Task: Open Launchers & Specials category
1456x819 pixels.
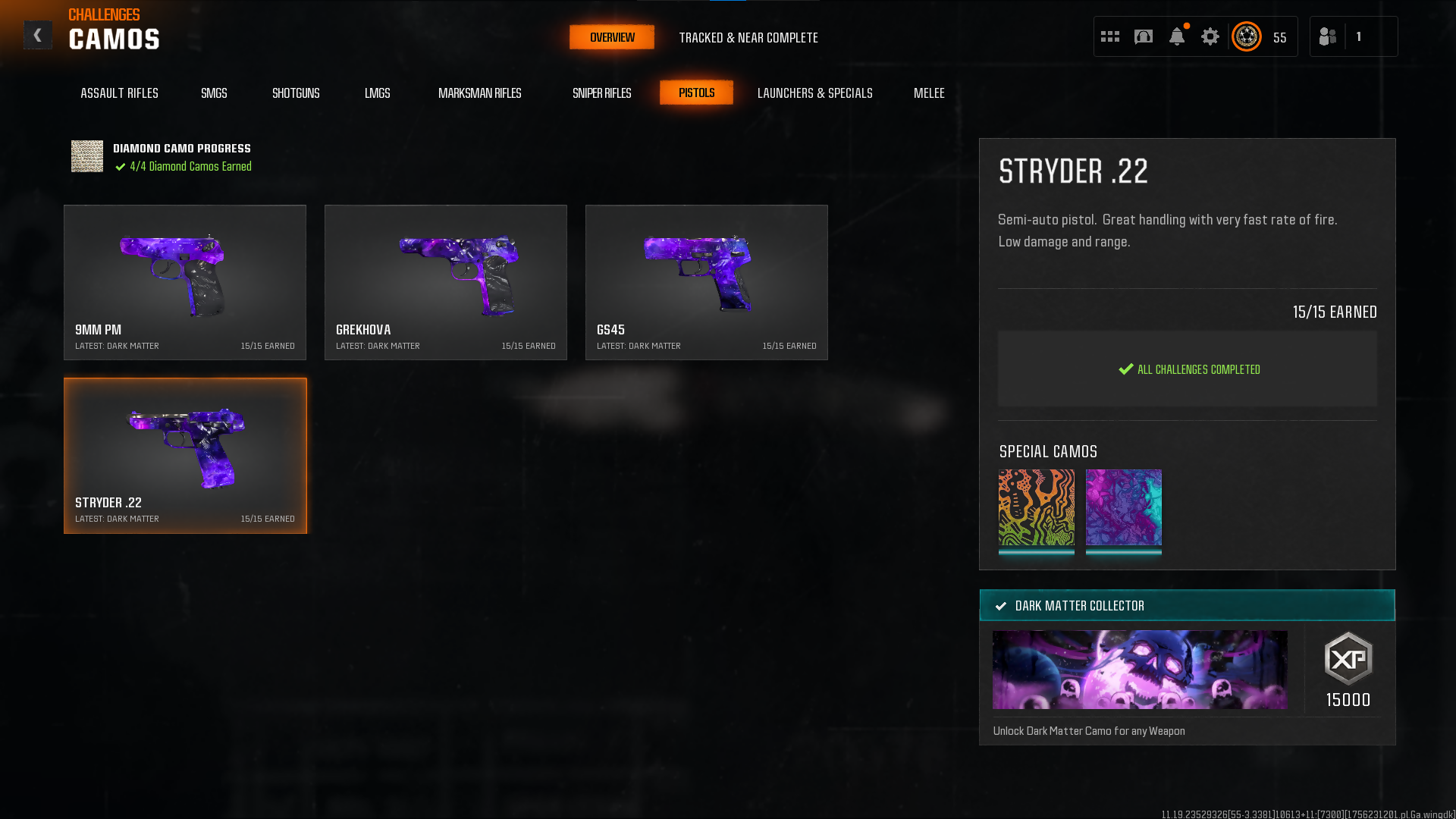Action: [x=814, y=93]
